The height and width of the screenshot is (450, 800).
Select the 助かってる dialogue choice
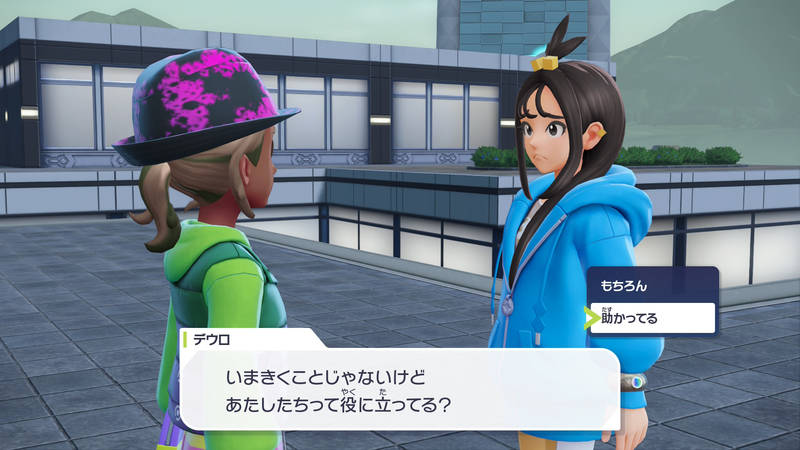pos(652,318)
